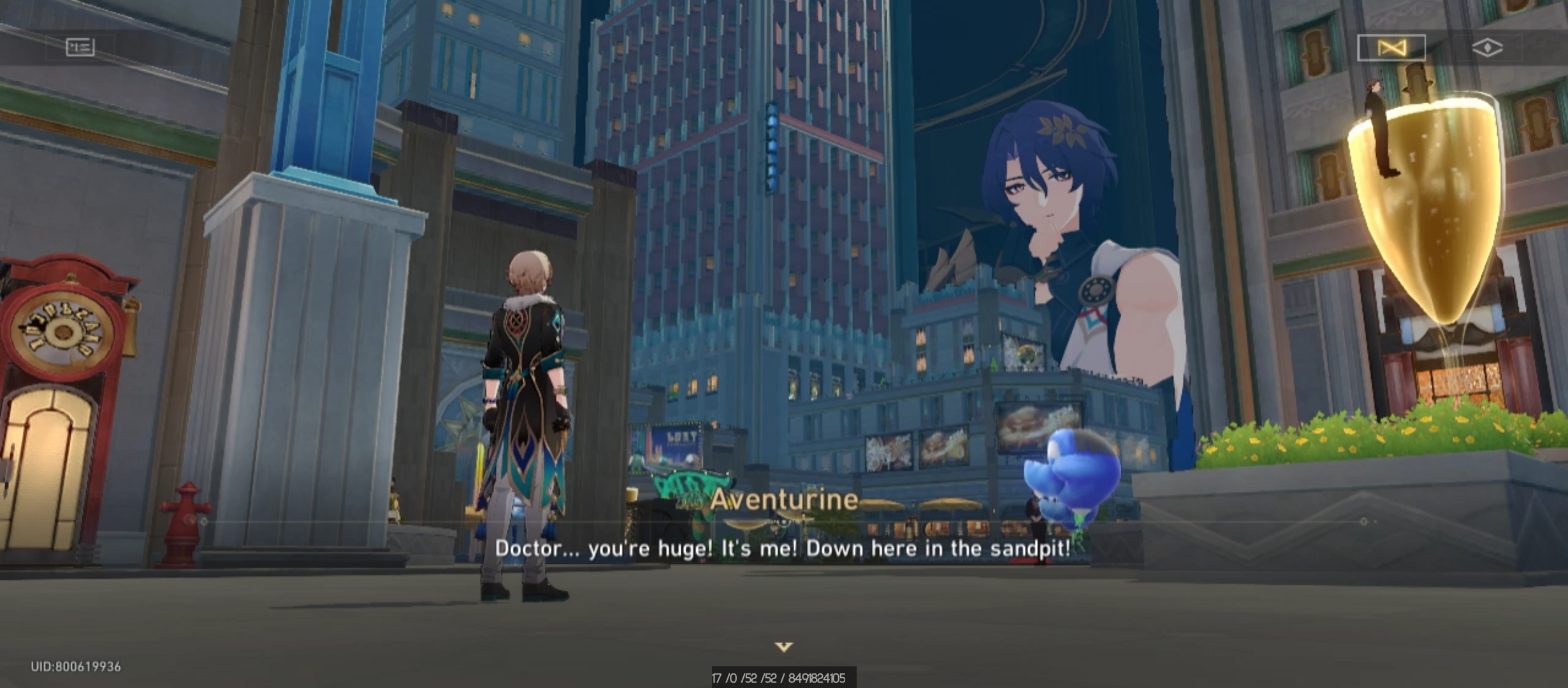1568x688 pixels.
Task: Expand dialogue with the downward chevron arrow
Action: click(785, 645)
